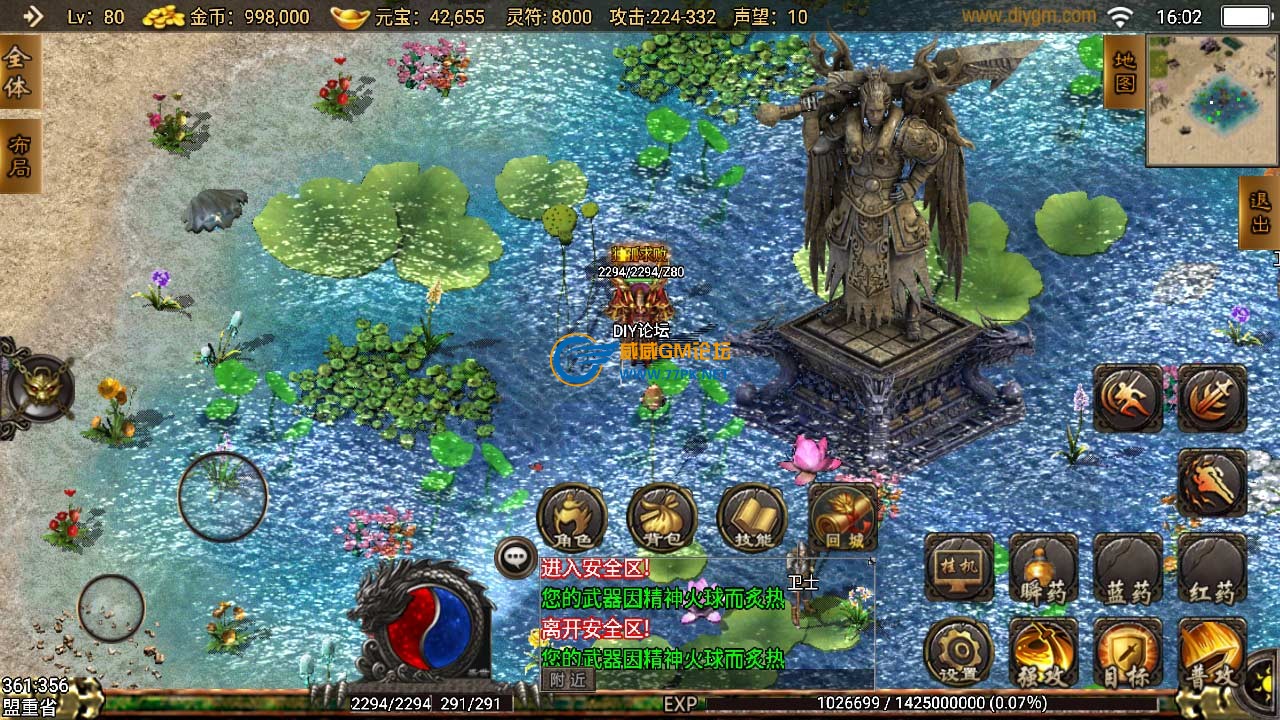Use the 瞬药 instant potion
The image size is (1280, 720).
coord(1043,568)
